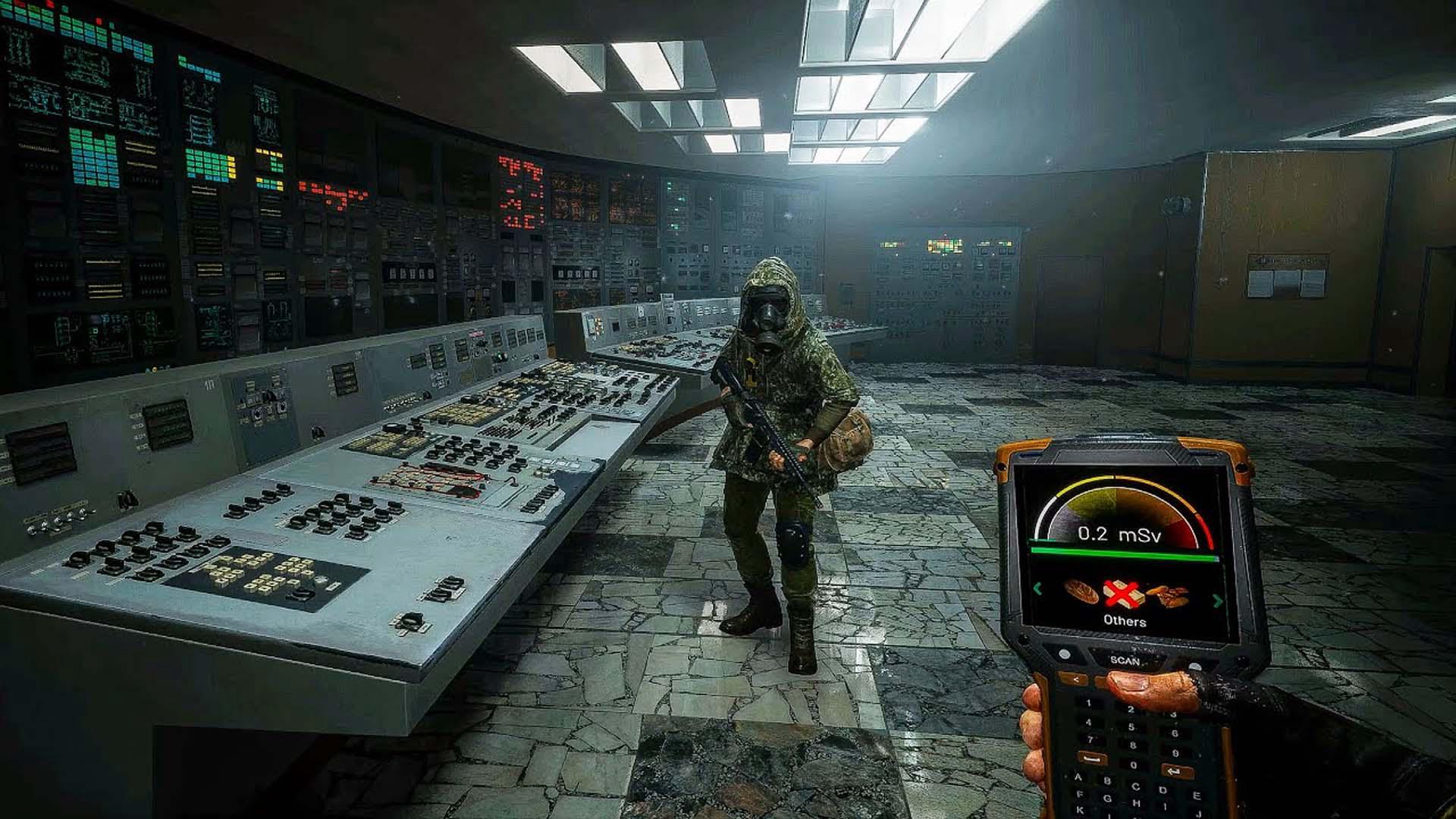Tap the right green chevron for next category

(1217, 601)
